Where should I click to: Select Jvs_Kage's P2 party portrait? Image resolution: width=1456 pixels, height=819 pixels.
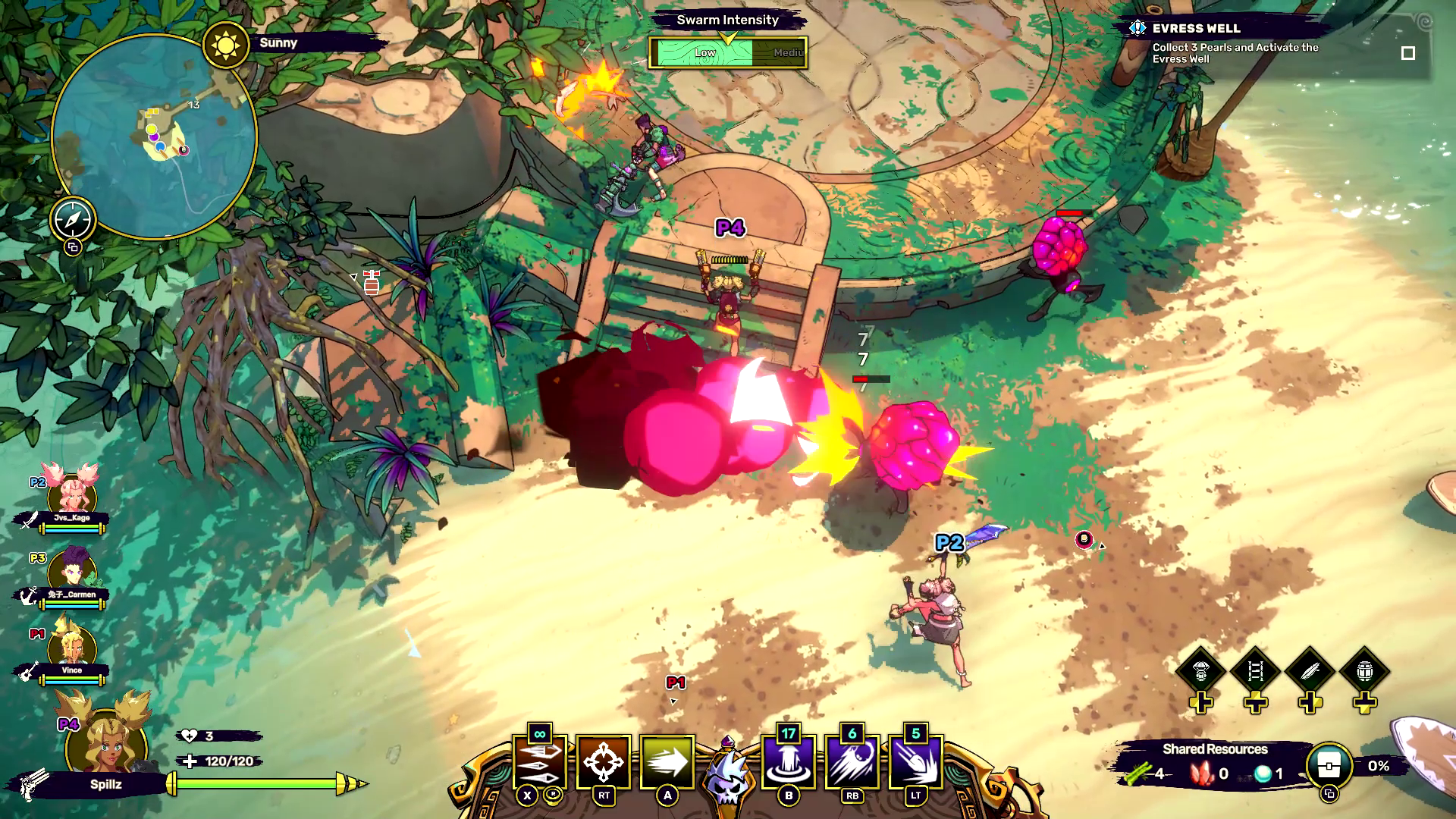click(x=72, y=497)
